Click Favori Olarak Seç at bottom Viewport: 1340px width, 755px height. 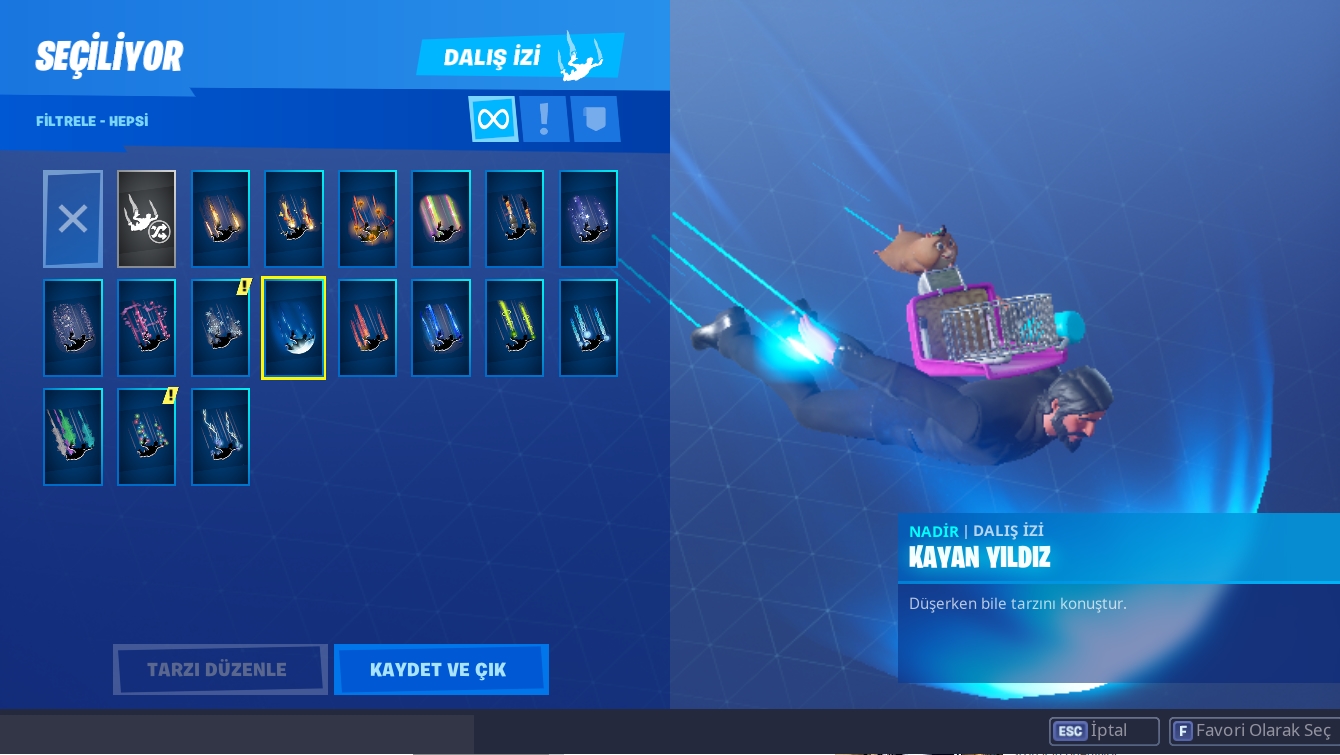click(1253, 731)
